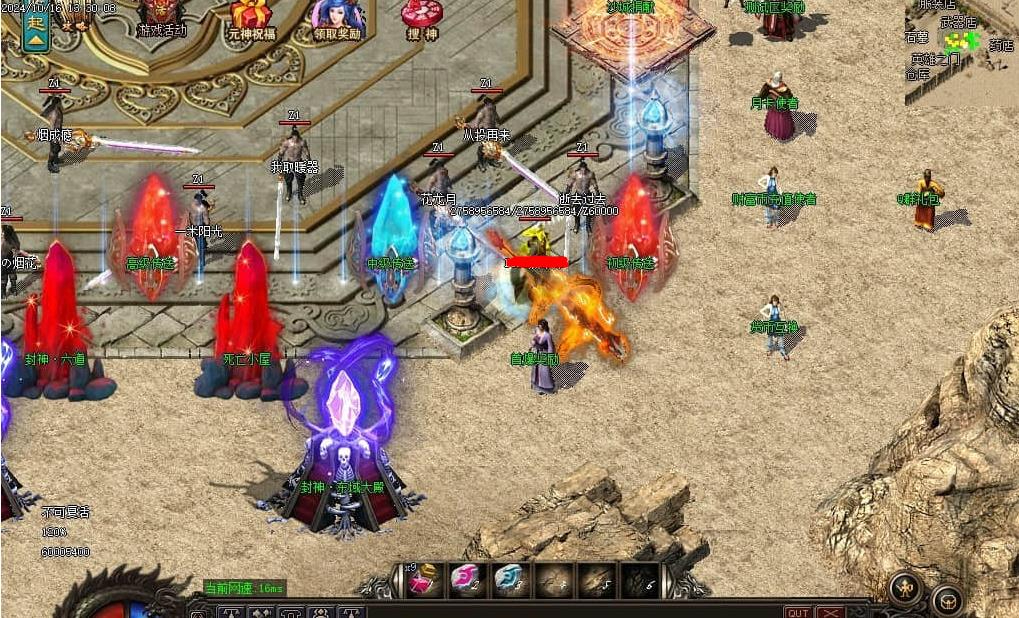
Task: Use the pink item in hotbar slot 2
Action: 465,581
